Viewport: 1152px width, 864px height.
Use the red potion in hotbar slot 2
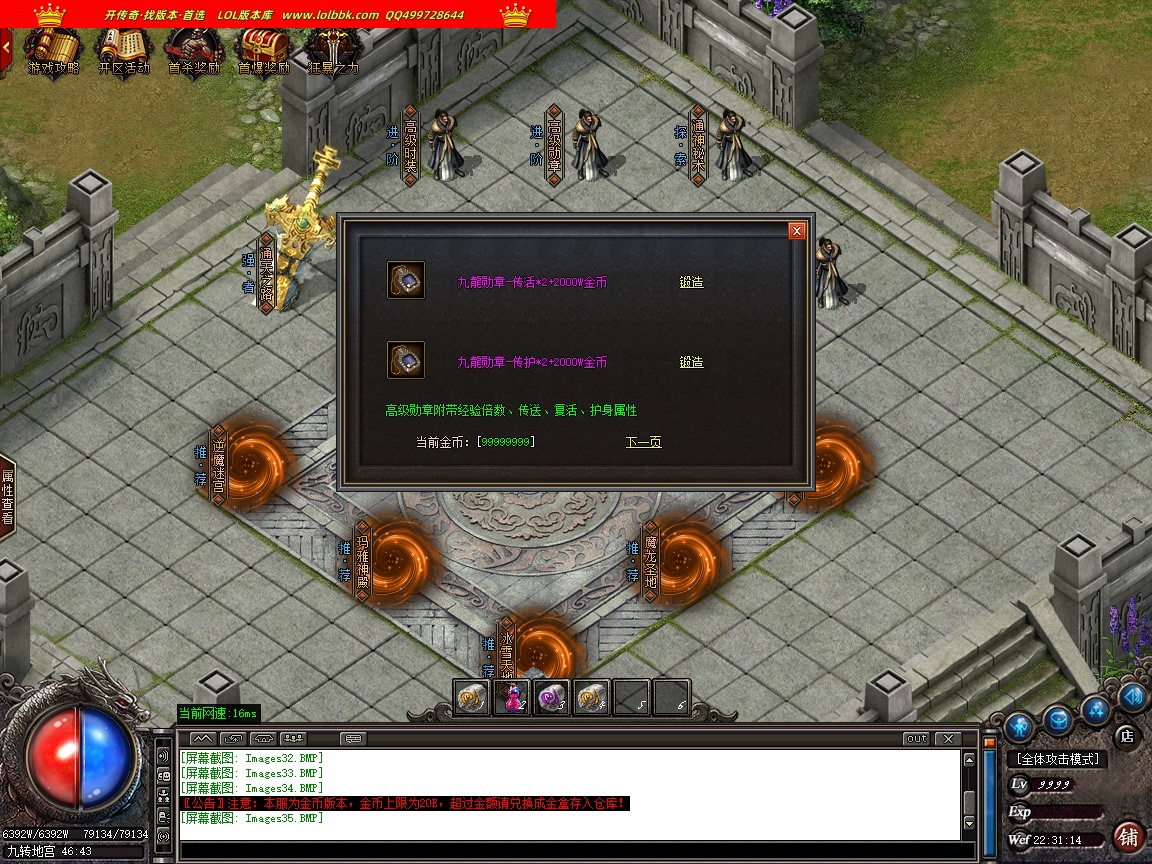click(x=513, y=698)
